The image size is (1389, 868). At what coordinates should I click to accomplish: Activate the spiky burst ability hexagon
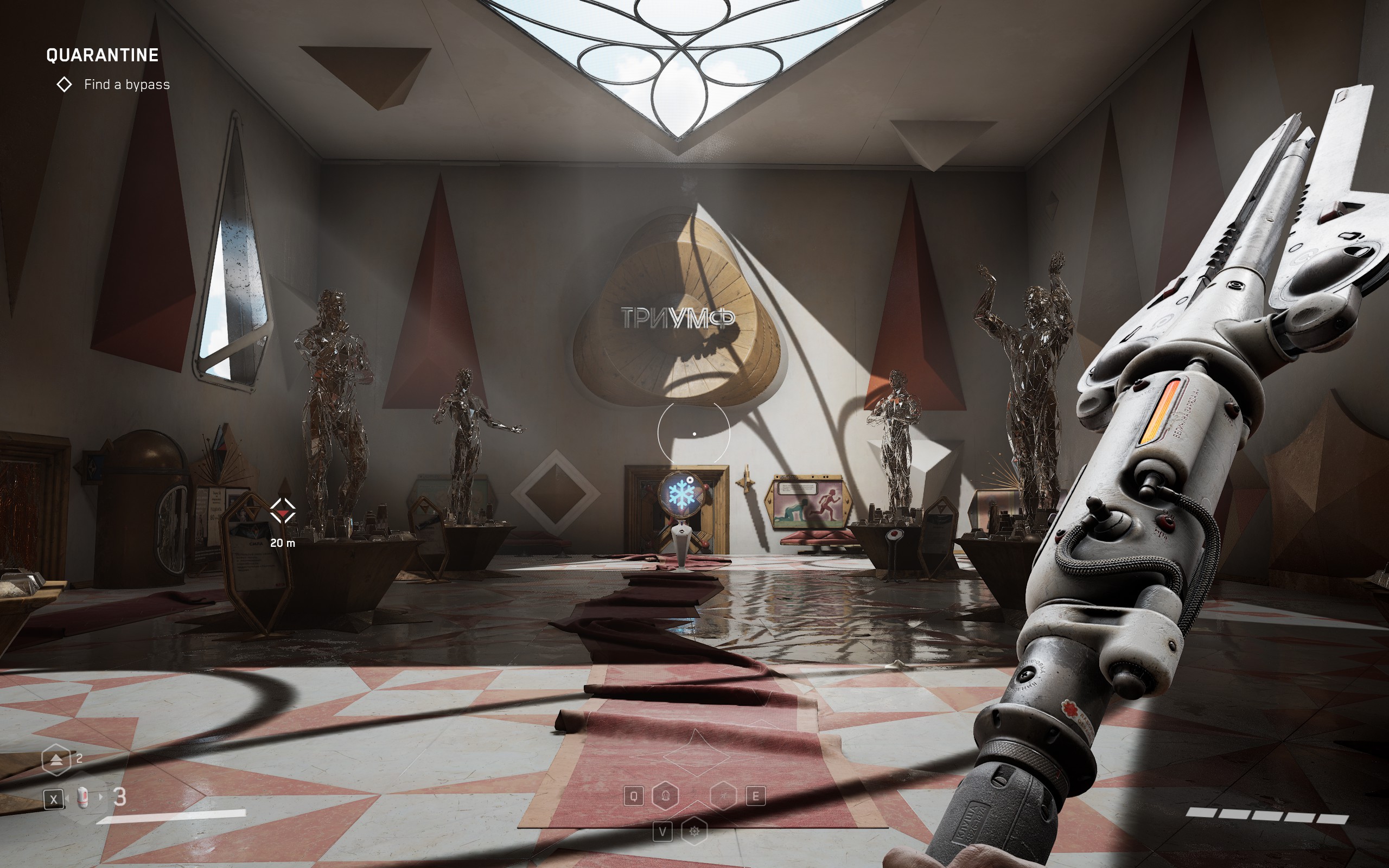694,831
